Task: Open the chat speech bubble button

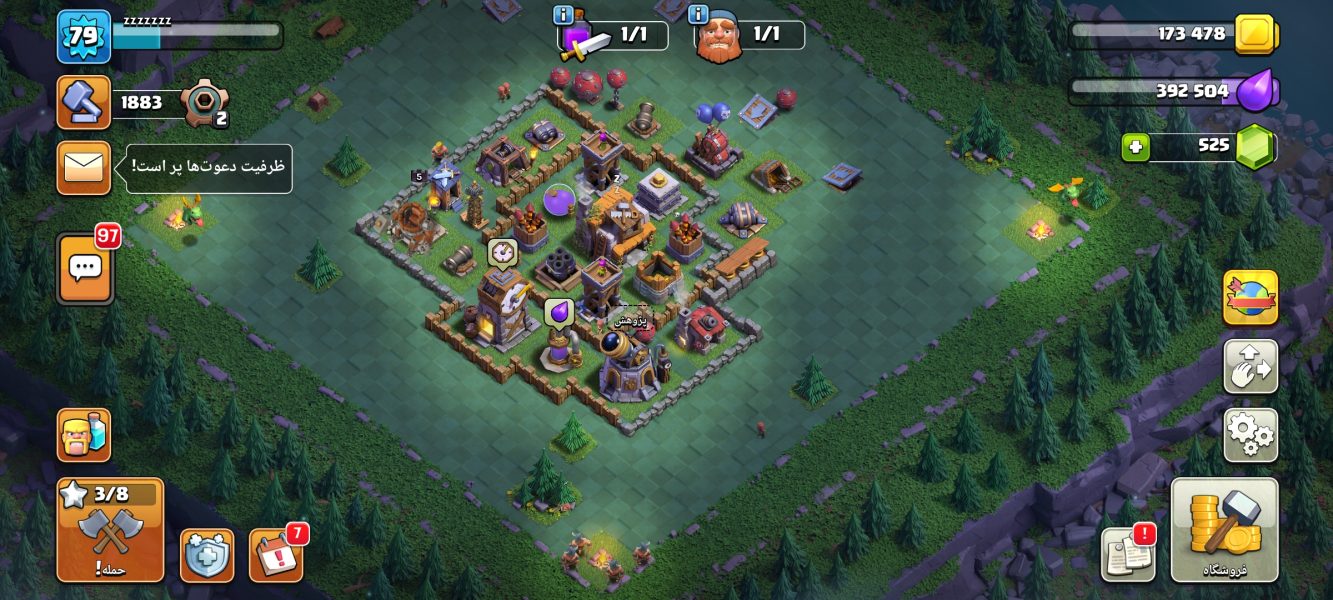Action: pos(85,268)
